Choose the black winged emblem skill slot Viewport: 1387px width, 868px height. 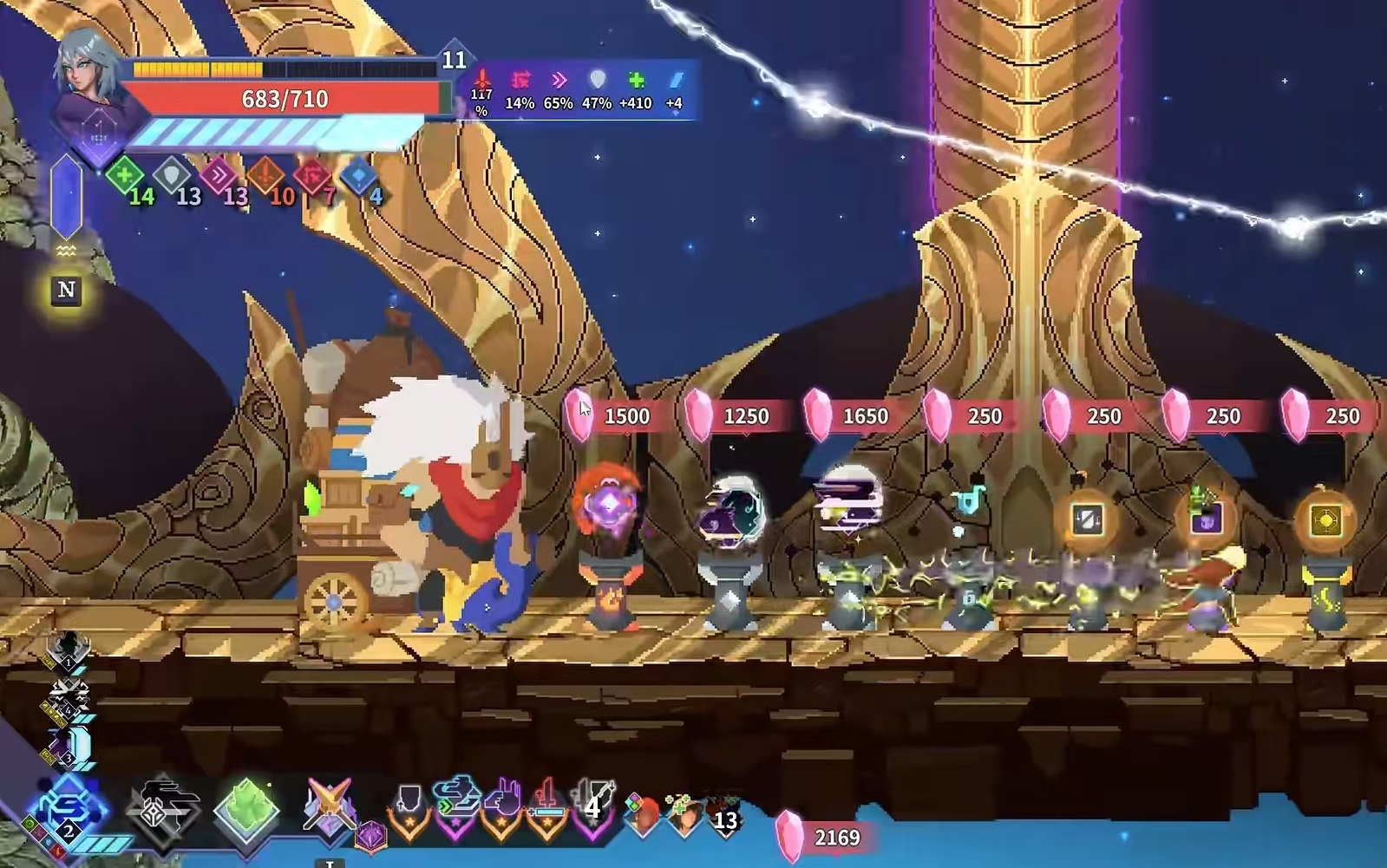pyautogui.click(x=163, y=808)
